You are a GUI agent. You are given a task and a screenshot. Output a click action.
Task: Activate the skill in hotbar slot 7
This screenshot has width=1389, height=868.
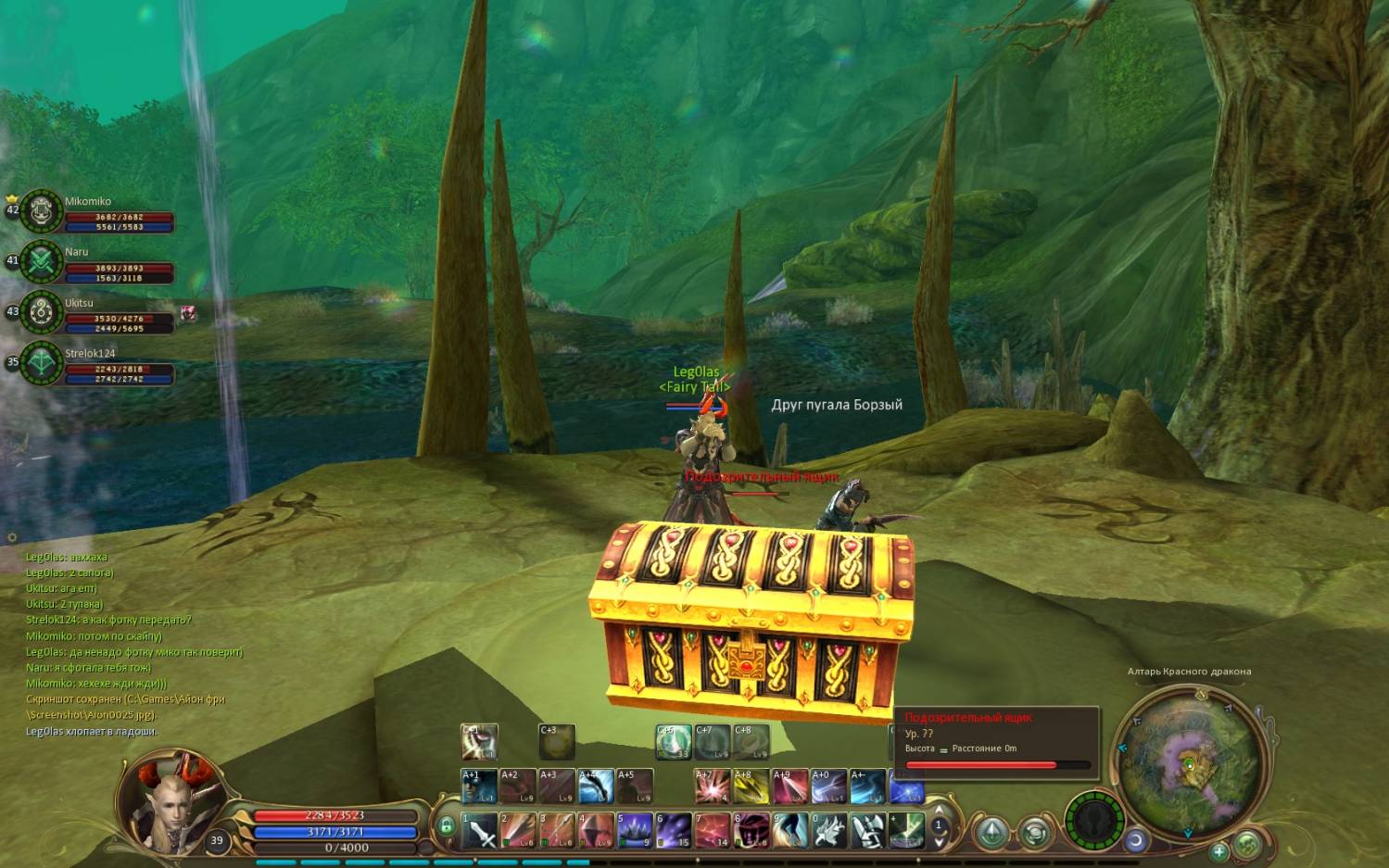(x=713, y=830)
